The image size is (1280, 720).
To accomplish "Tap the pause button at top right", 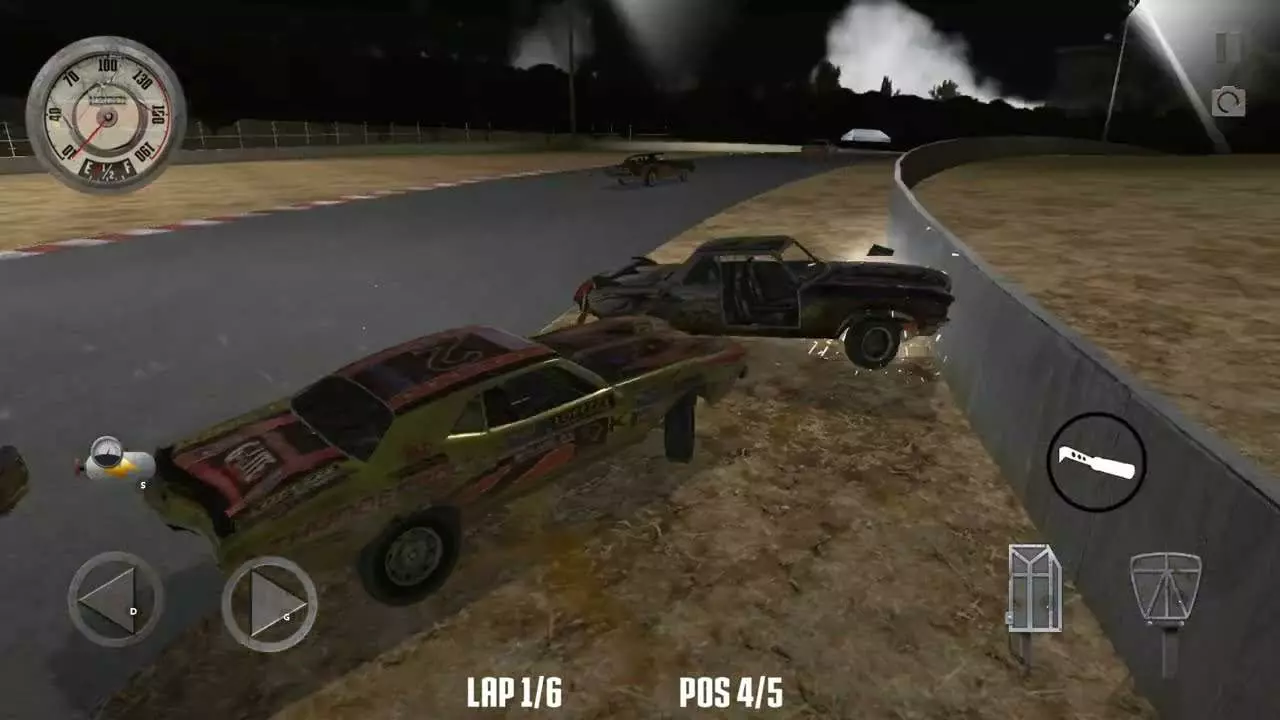I will point(1229,45).
